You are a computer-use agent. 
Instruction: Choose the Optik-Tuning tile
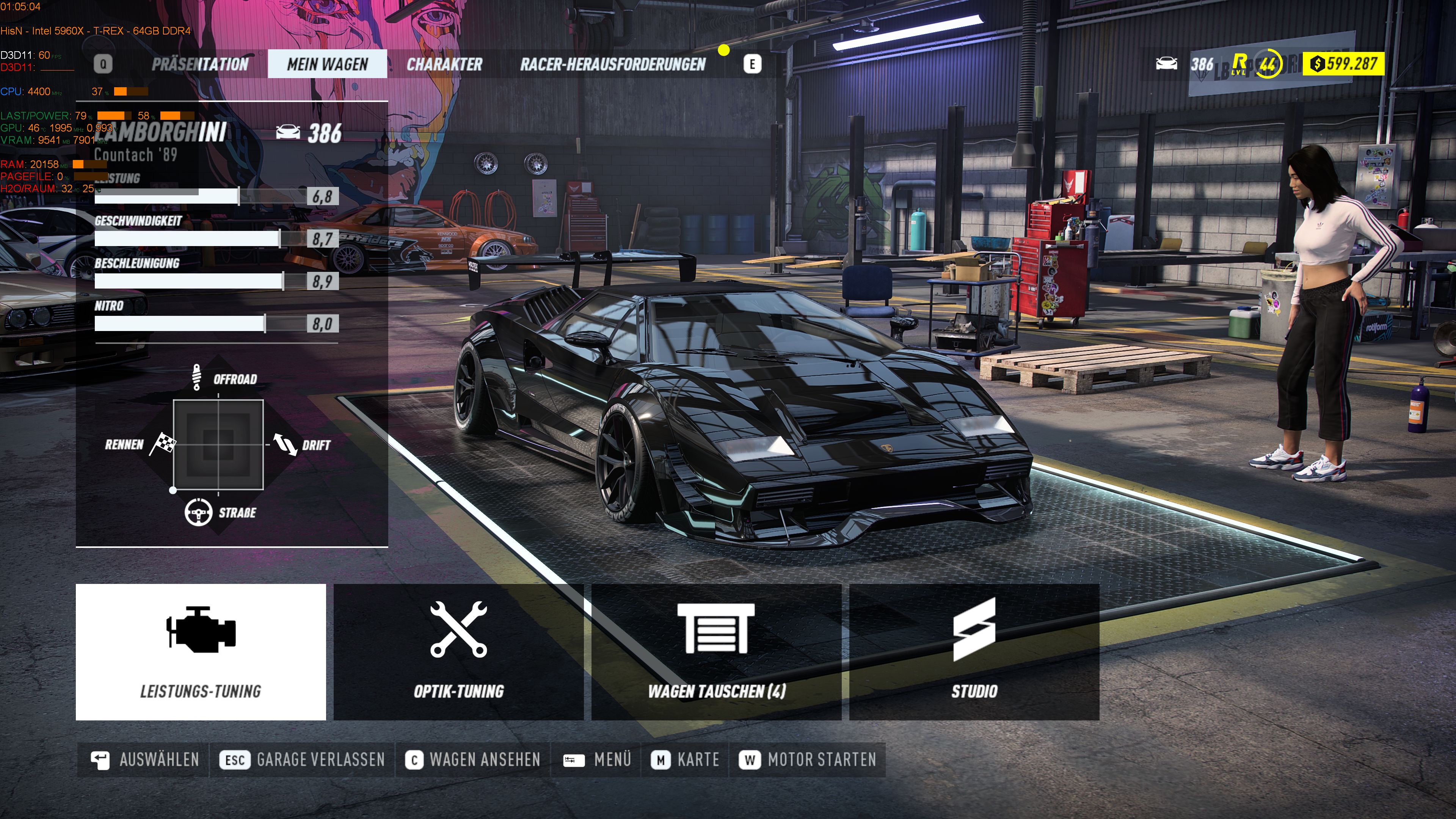pos(458,651)
